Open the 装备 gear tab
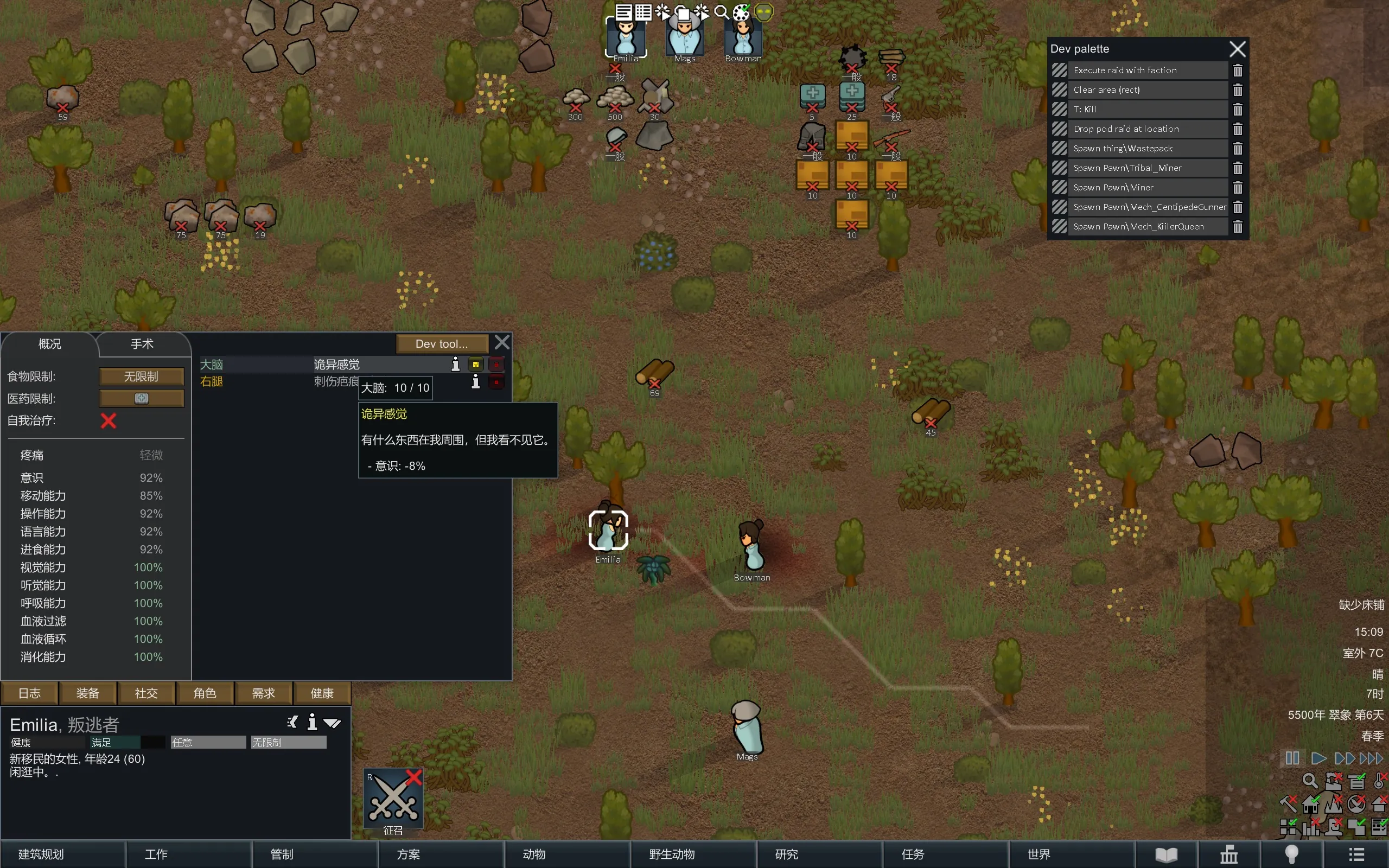1389x868 pixels. click(88, 693)
